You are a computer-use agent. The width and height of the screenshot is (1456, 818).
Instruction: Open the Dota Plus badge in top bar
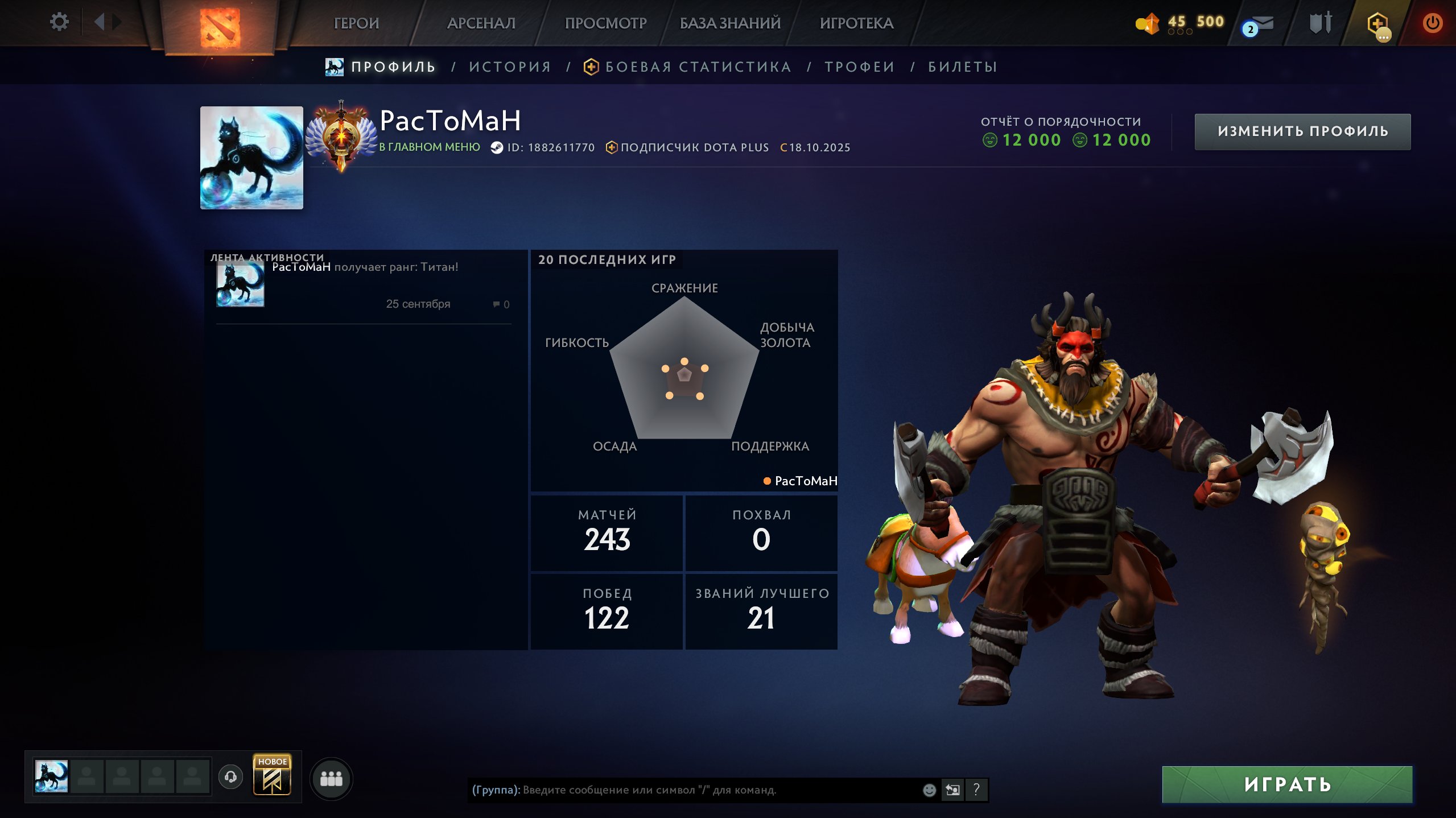point(1377,24)
